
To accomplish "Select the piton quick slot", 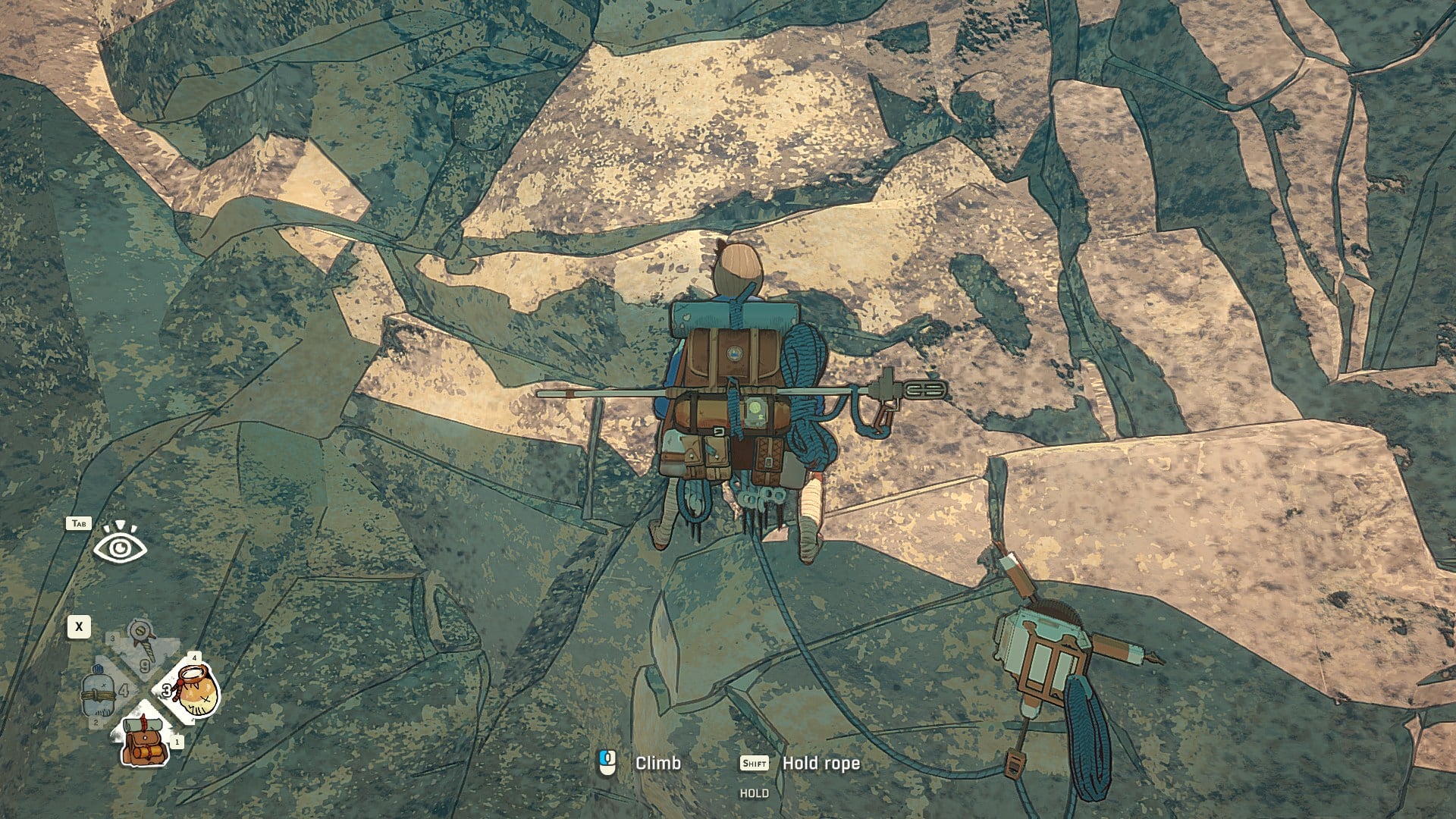I will pos(142,642).
